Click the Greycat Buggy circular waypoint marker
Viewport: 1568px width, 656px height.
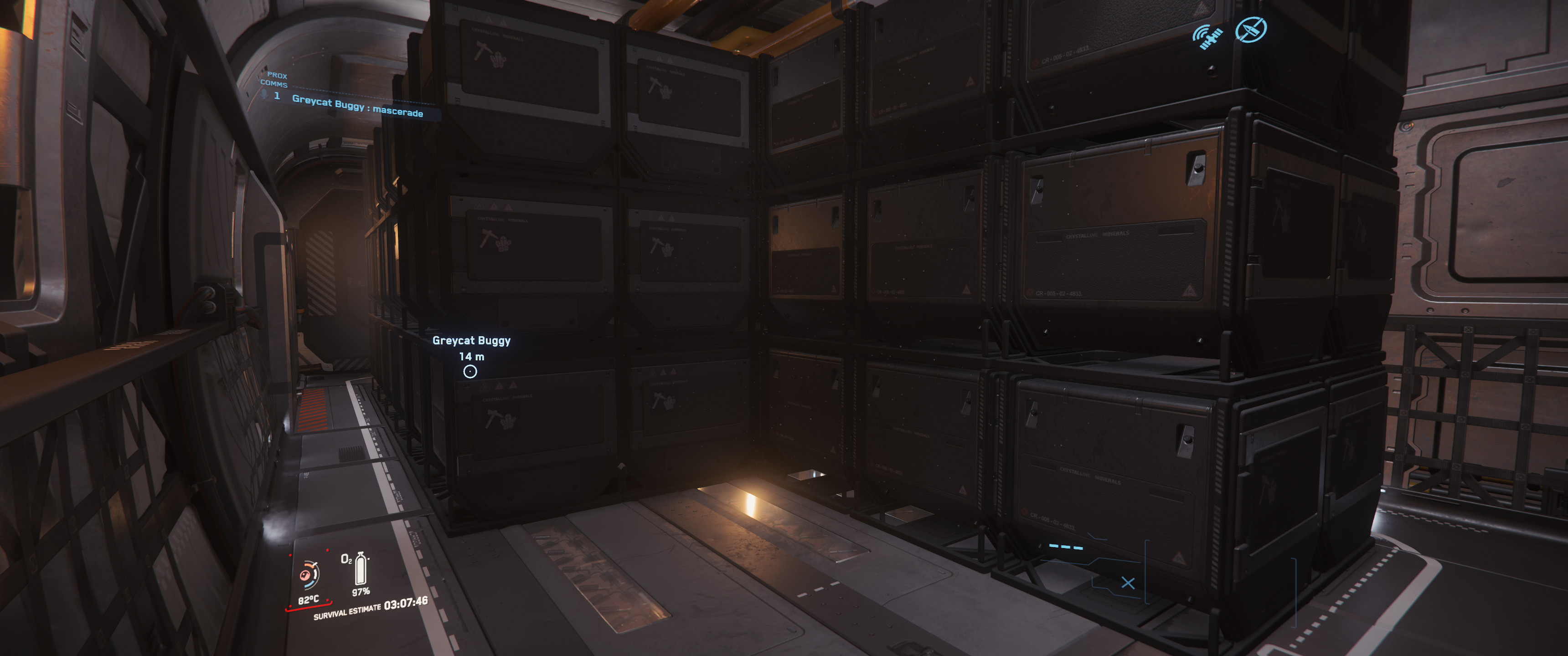coord(470,372)
